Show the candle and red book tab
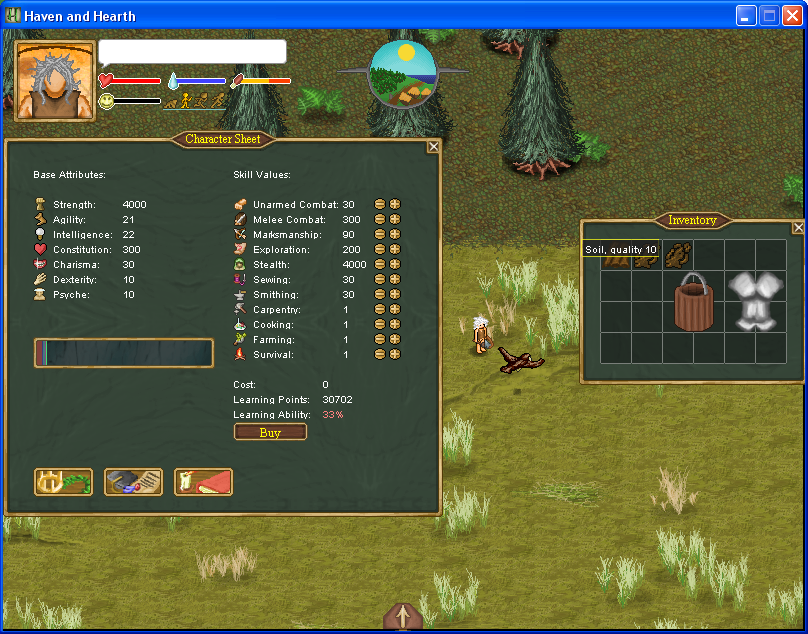The image size is (808, 634). coord(203,482)
